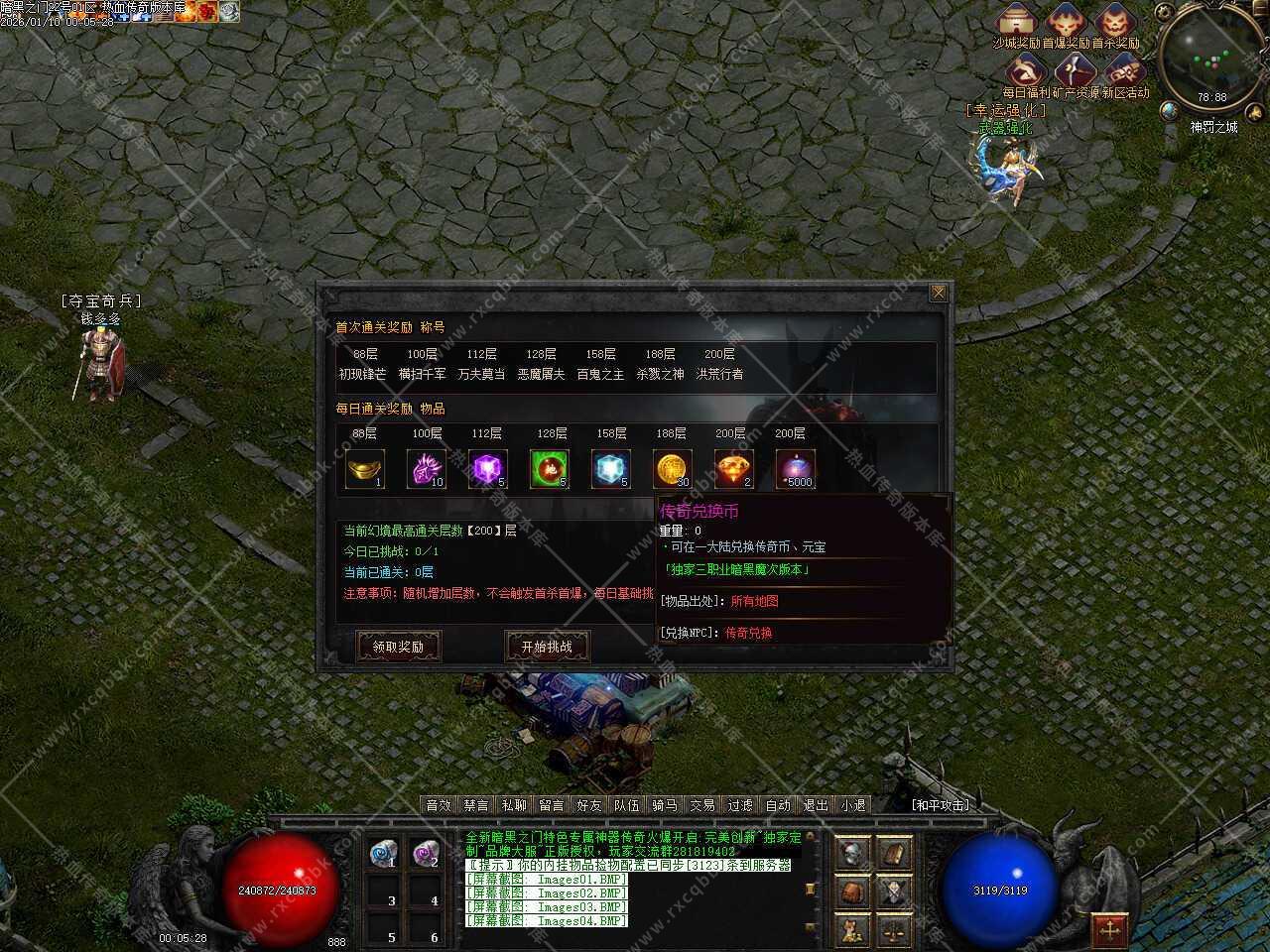Image resolution: width=1270 pixels, height=952 pixels.
Task: Select the orange gem reward slot
Action: pyautogui.click(x=734, y=469)
